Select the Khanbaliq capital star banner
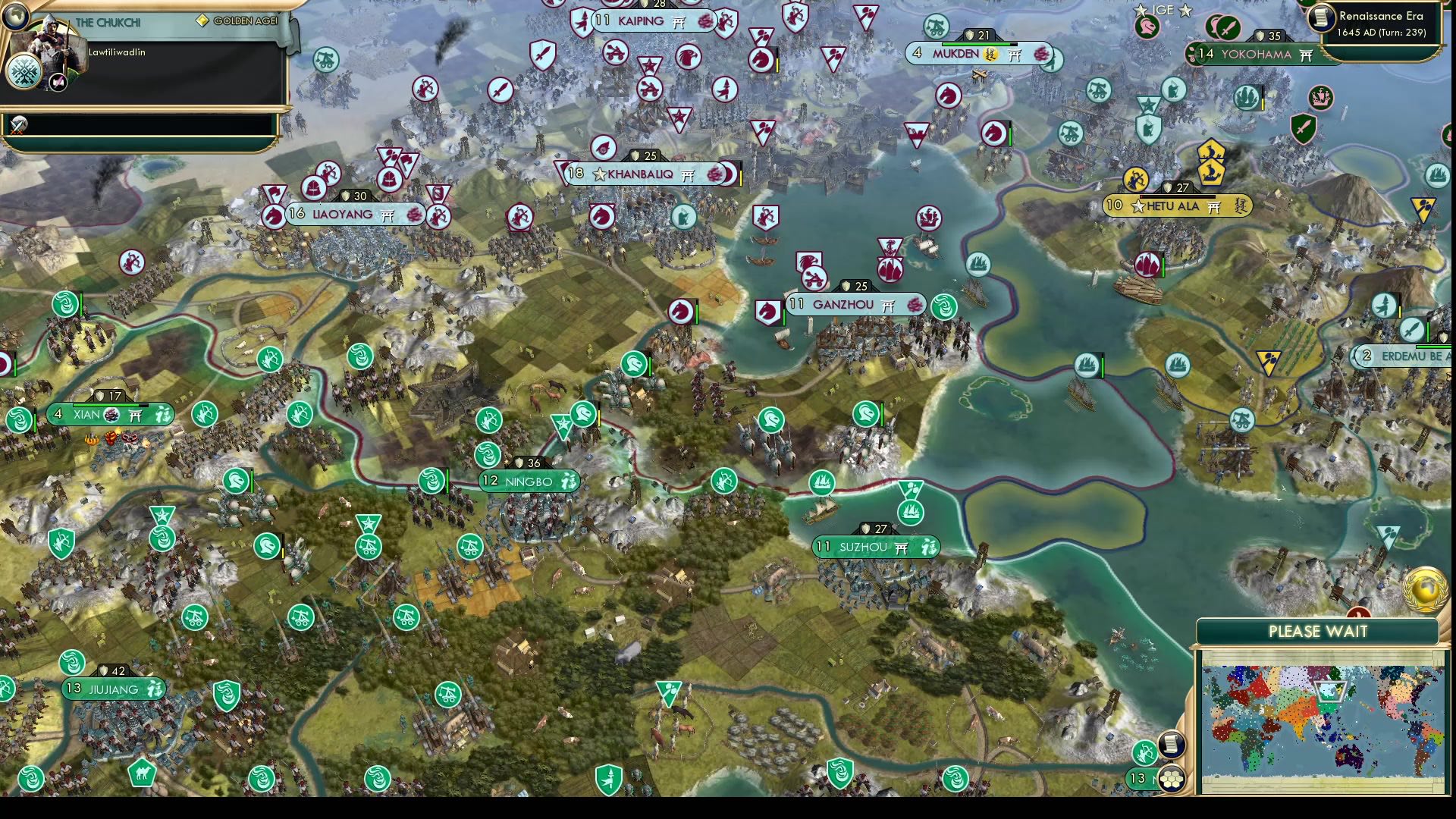The image size is (1456, 819). pos(601,174)
